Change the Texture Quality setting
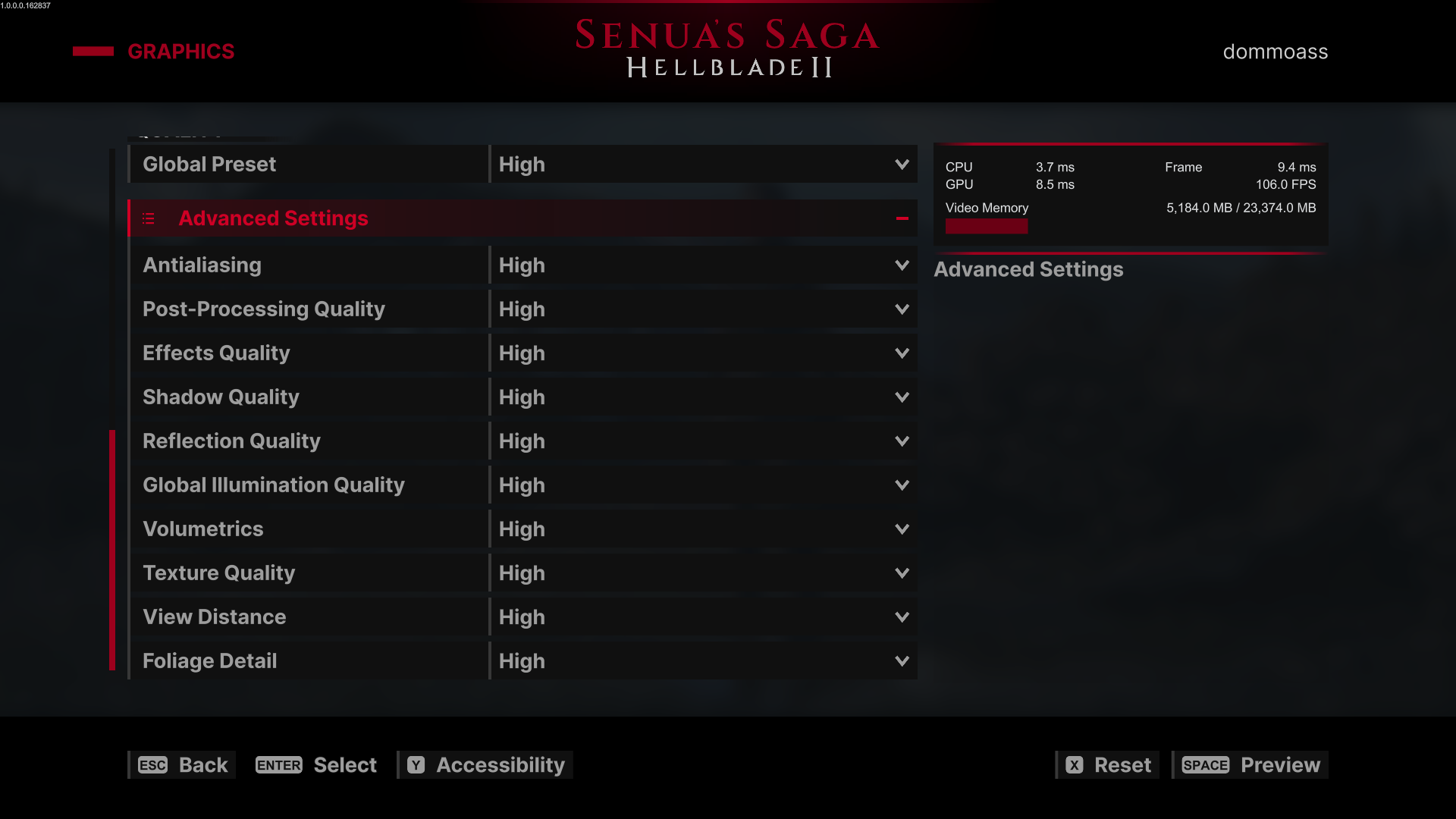The width and height of the screenshot is (1456, 819). [703, 573]
